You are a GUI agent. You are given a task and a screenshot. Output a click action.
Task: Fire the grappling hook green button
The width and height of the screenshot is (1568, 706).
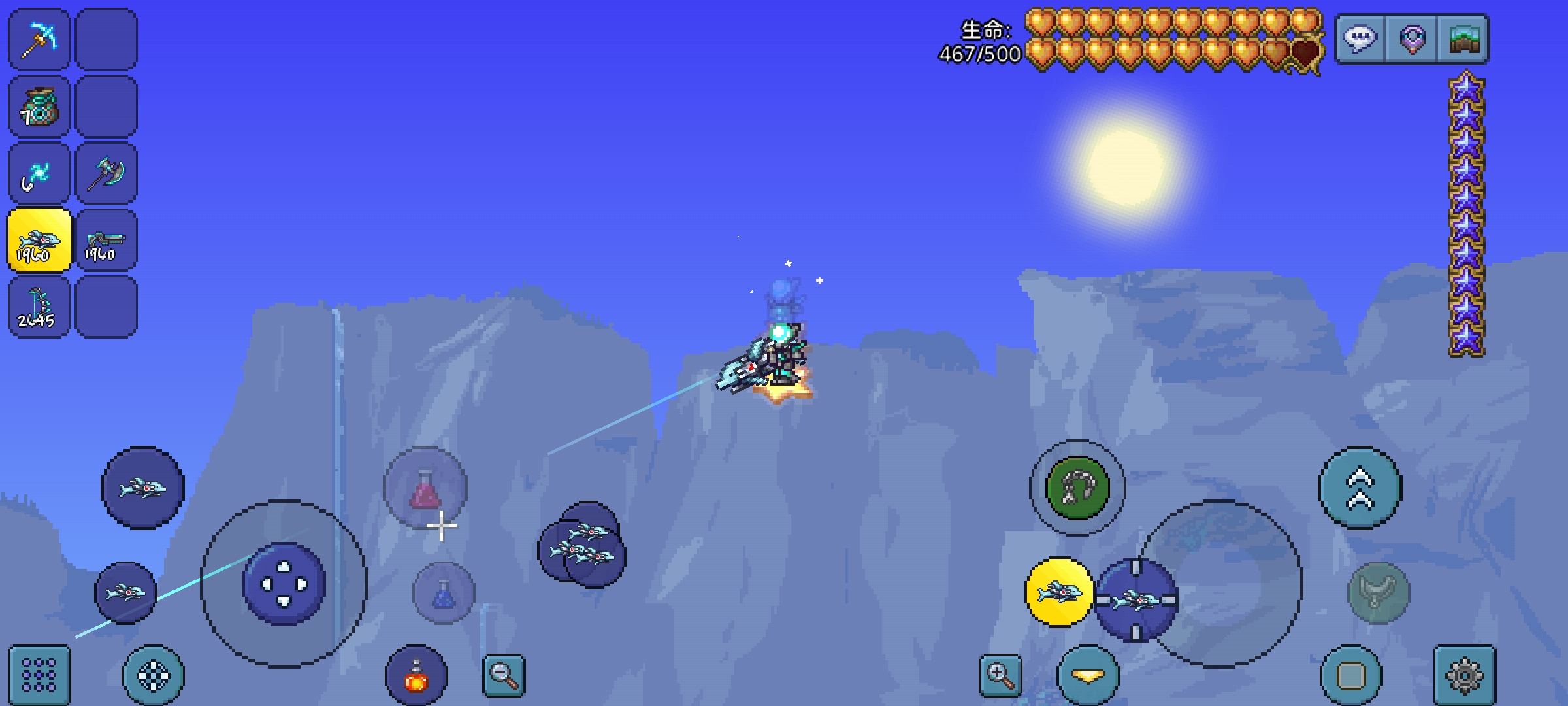click(1077, 488)
